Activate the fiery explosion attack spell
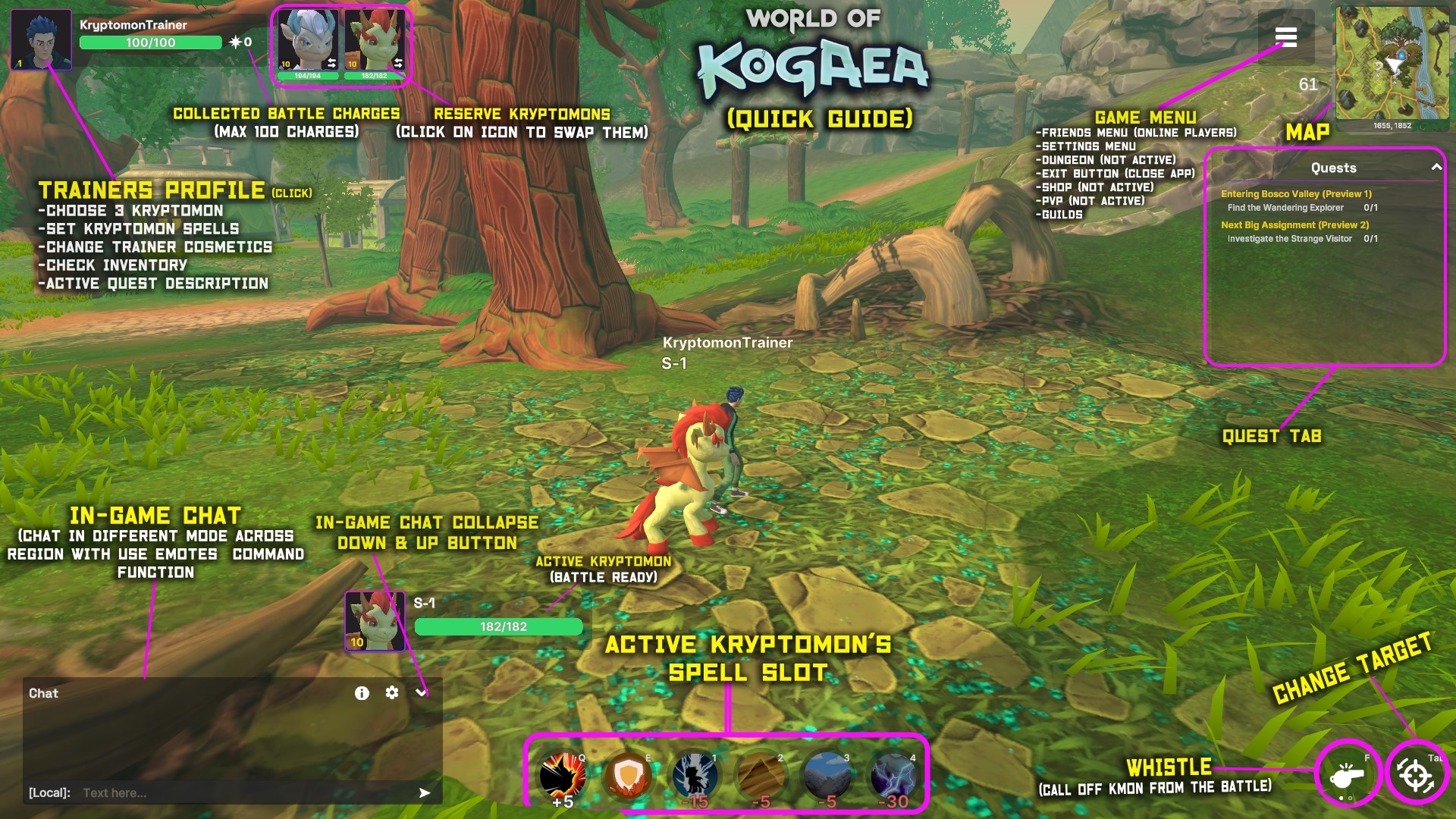Viewport: 1456px width, 819px height. 562,777
